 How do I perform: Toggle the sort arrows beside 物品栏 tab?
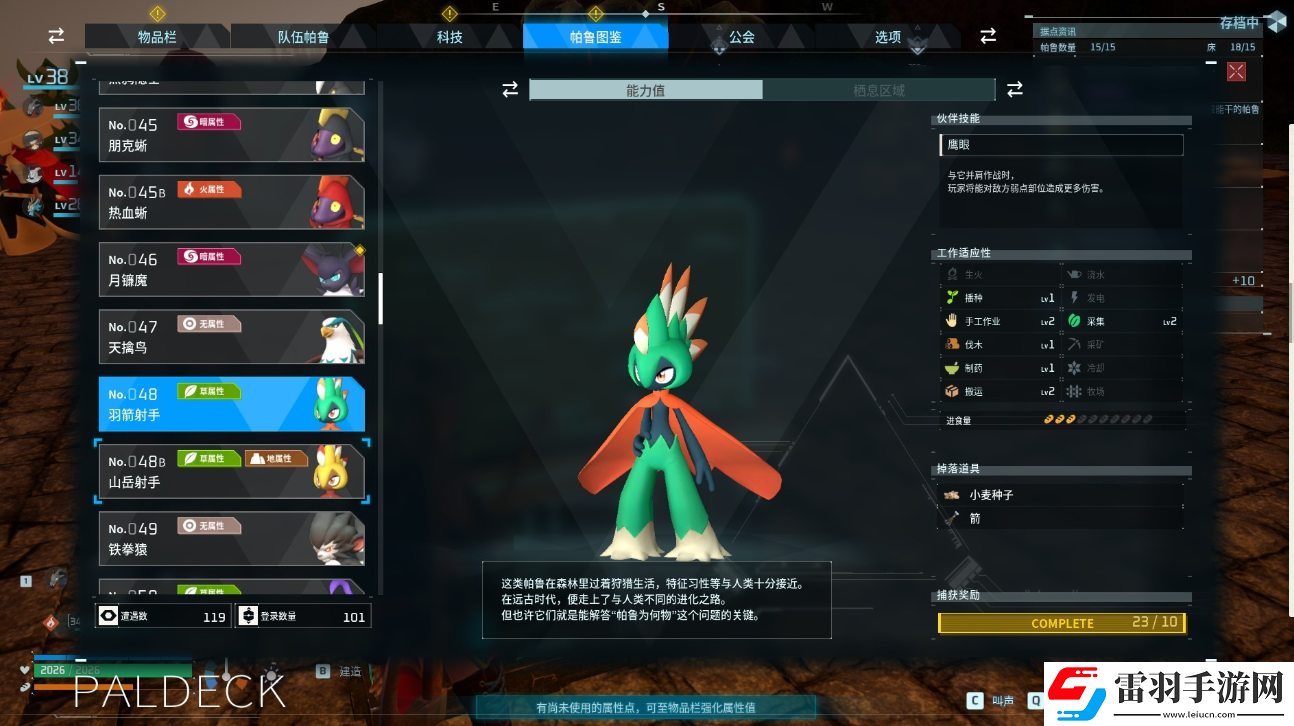56,36
